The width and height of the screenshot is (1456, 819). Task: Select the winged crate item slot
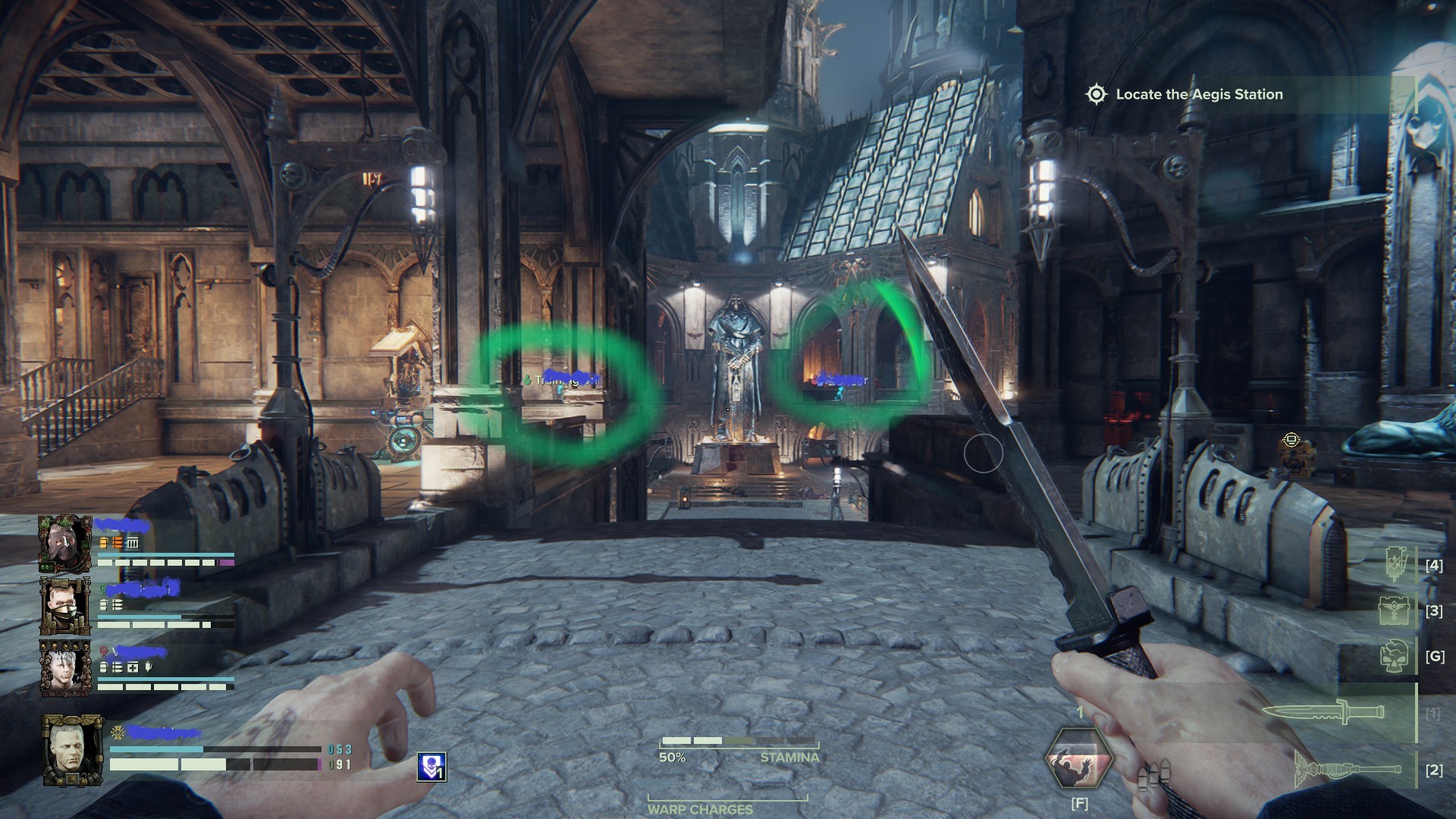(x=1395, y=610)
